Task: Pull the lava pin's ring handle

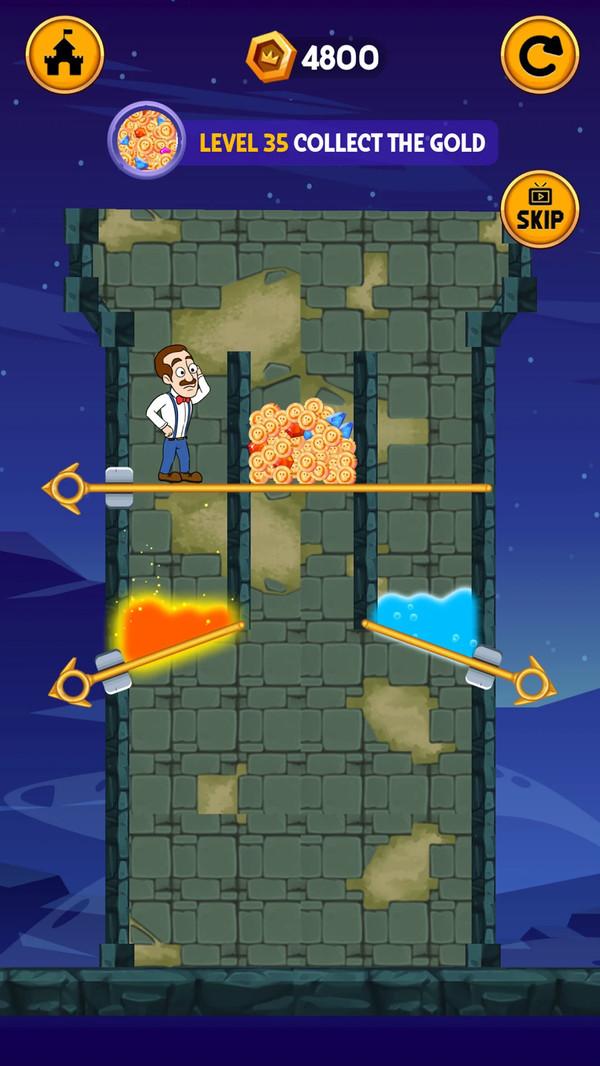Action: coord(72,685)
